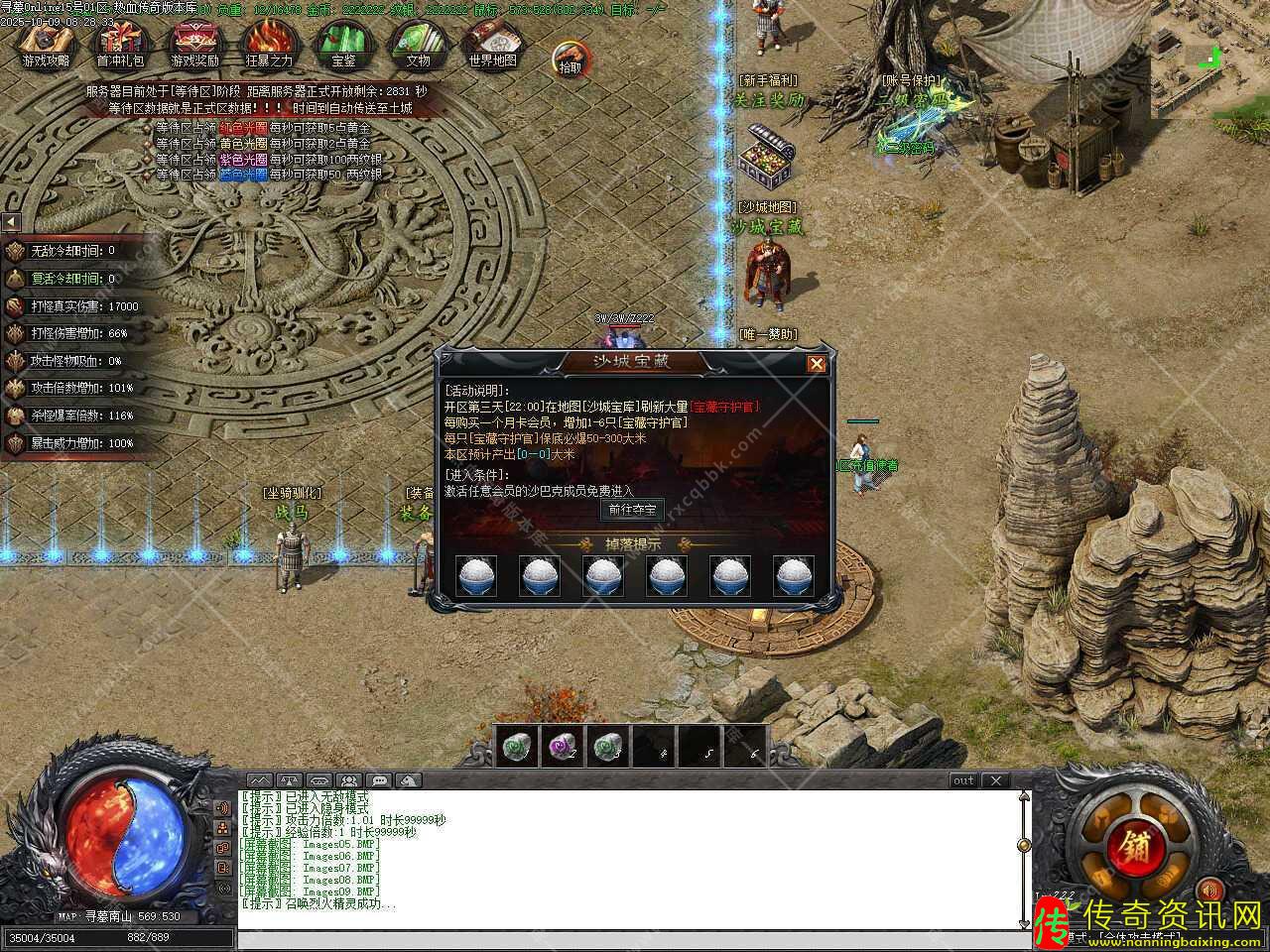This screenshot has height=952, width=1270.
Task: Click the 拾取 pickup button
Action: point(570,60)
